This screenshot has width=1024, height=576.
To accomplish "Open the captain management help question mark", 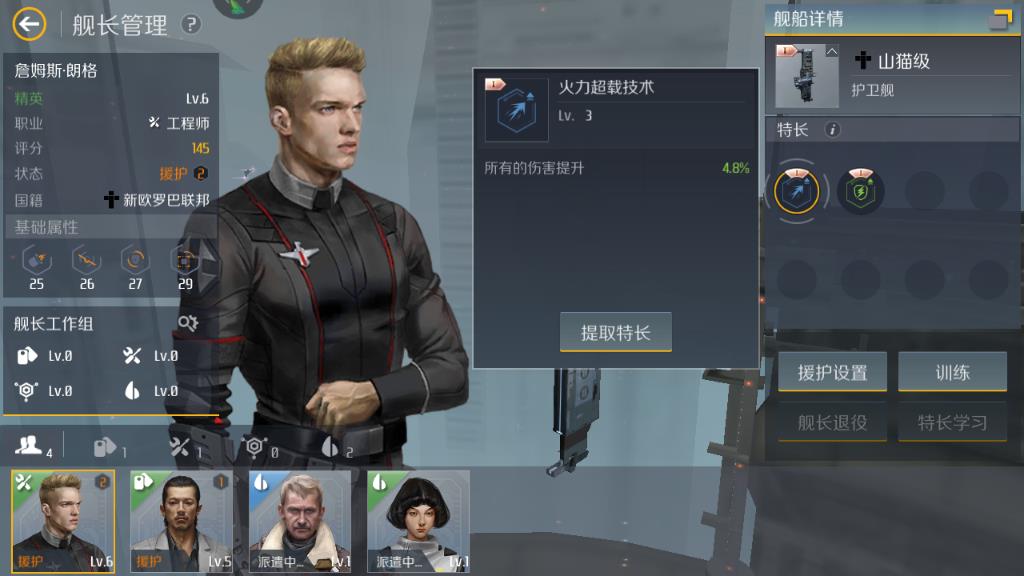I will pyautogui.click(x=190, y=24).
